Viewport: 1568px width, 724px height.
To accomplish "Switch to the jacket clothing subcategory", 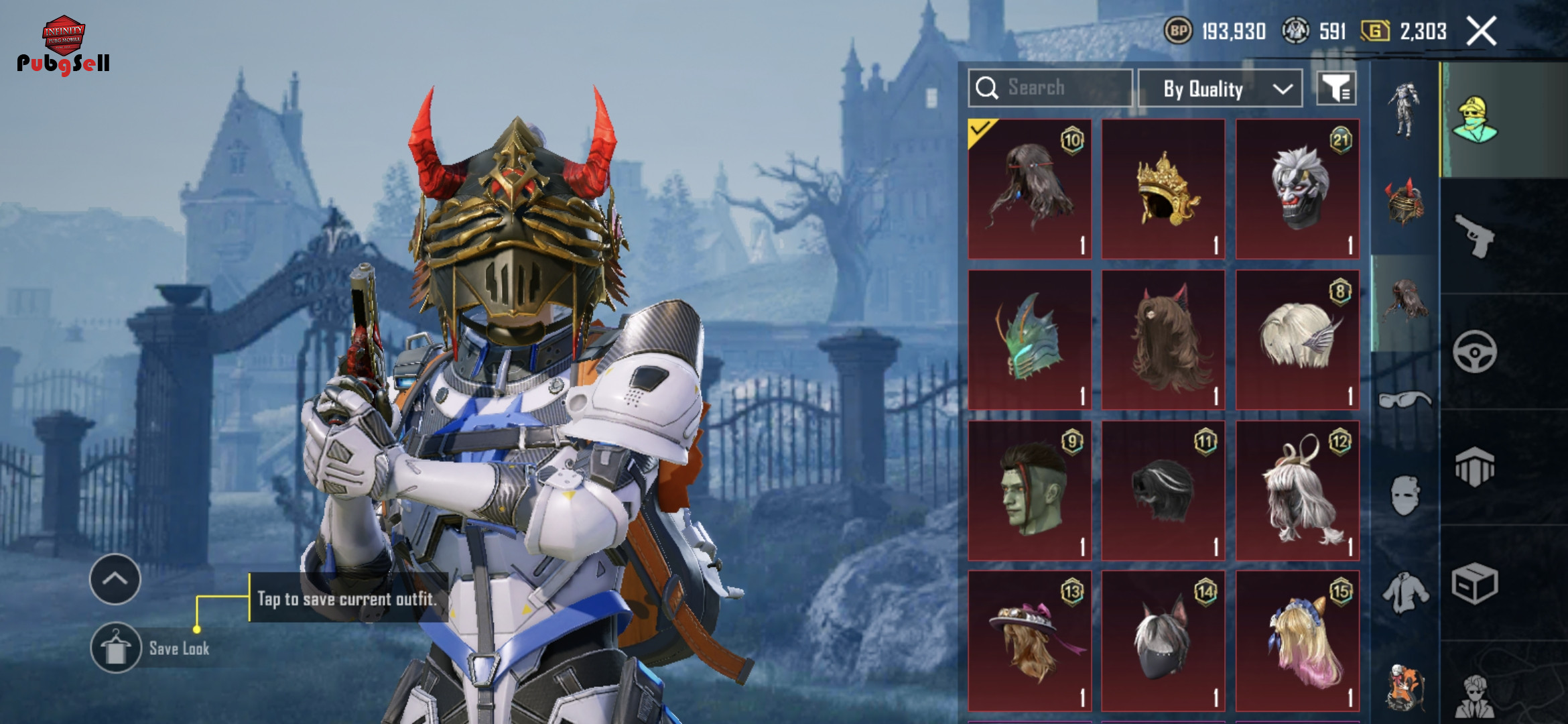I will point(1404,593).
